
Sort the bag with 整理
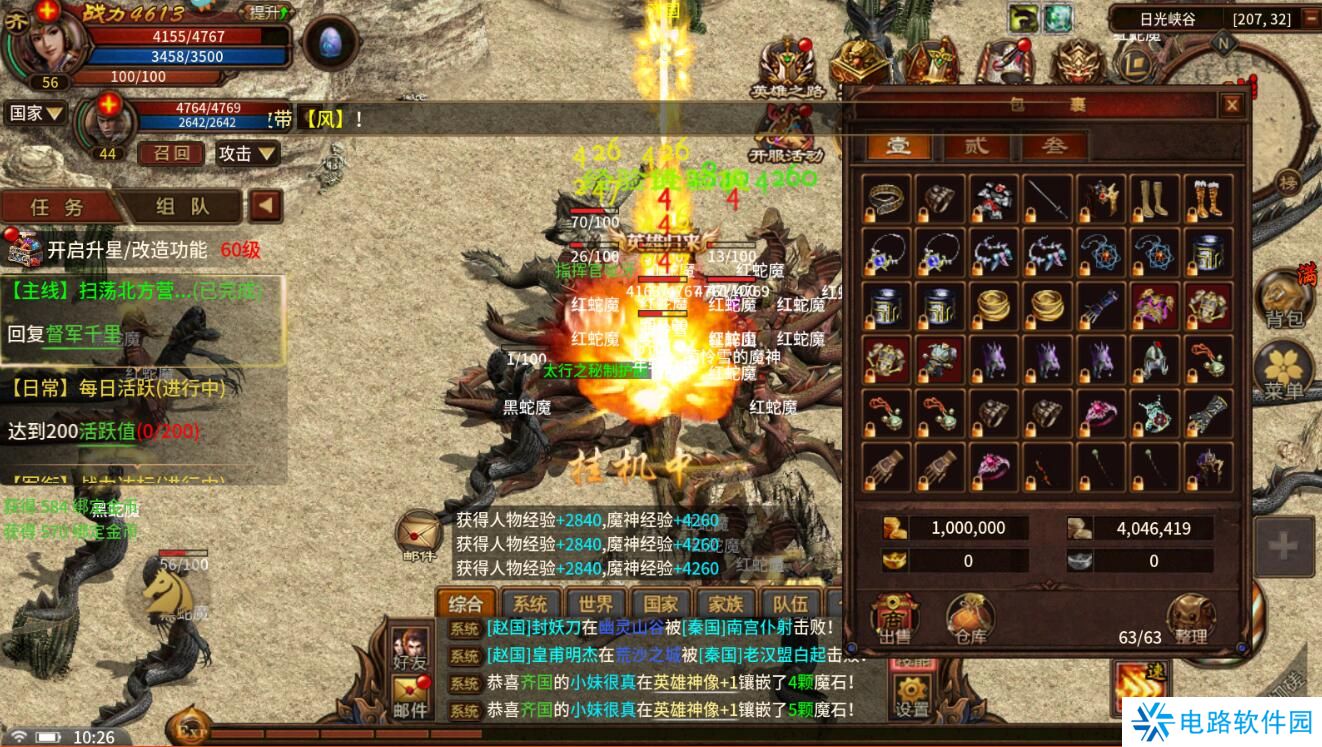[x=1190, y=620]
